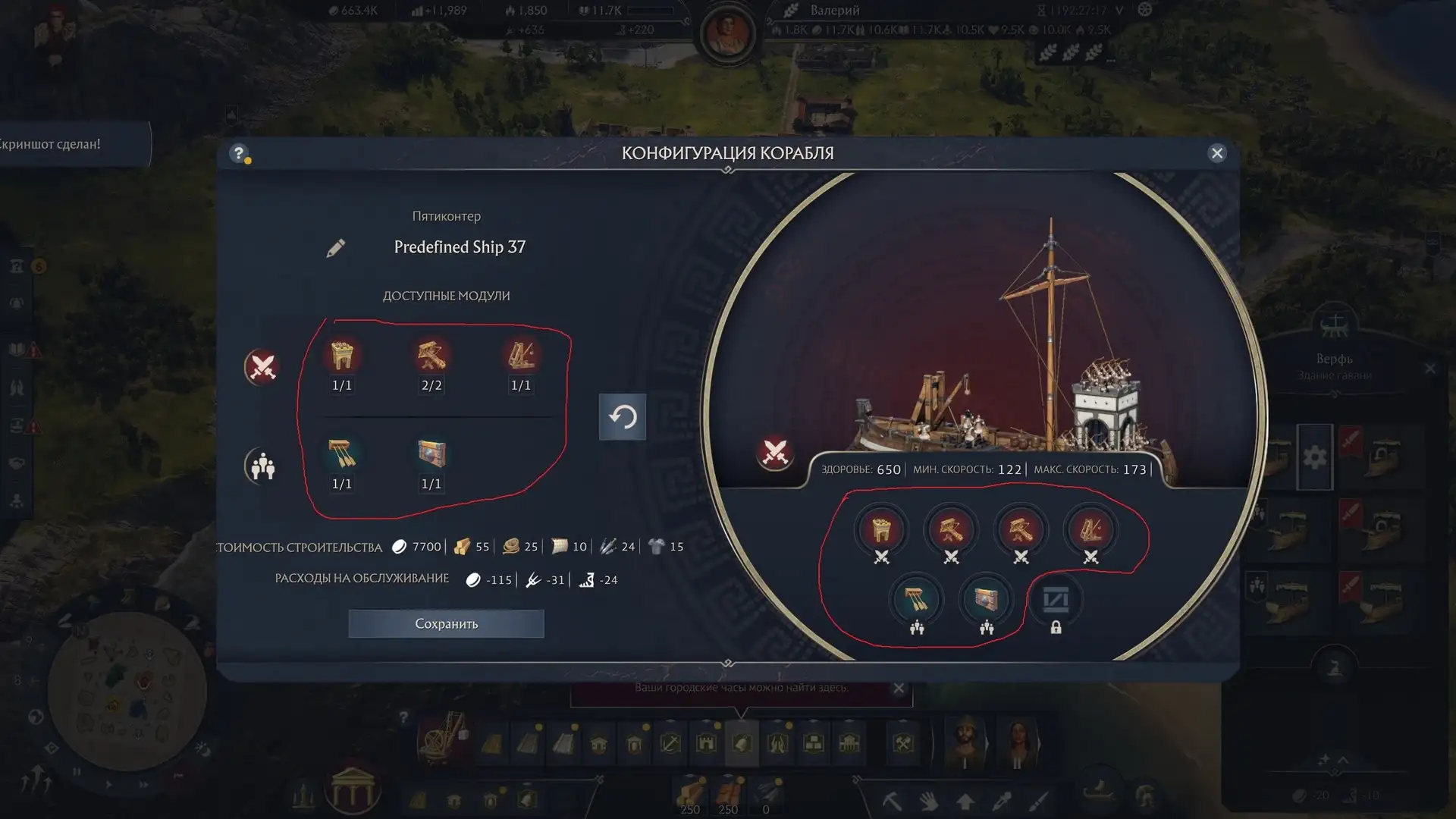Choose the catapult from available modules

tap(521, 356)
